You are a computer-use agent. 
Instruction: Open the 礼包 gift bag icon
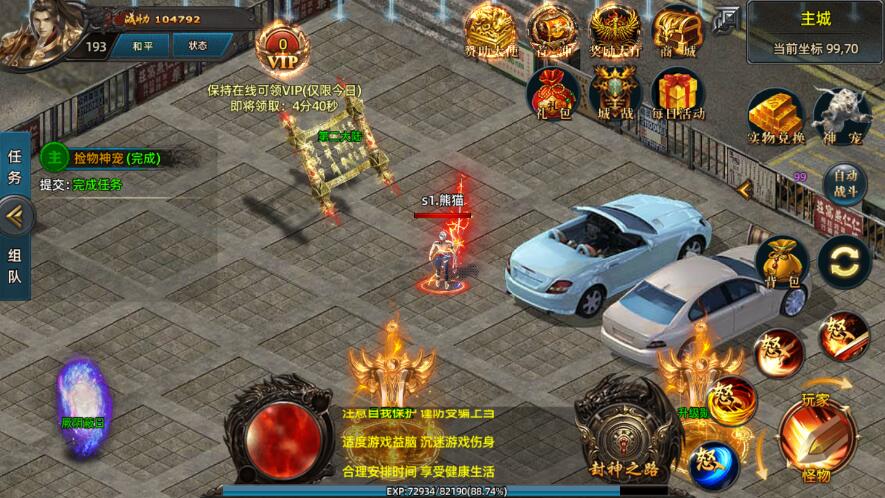click(553, 92)
